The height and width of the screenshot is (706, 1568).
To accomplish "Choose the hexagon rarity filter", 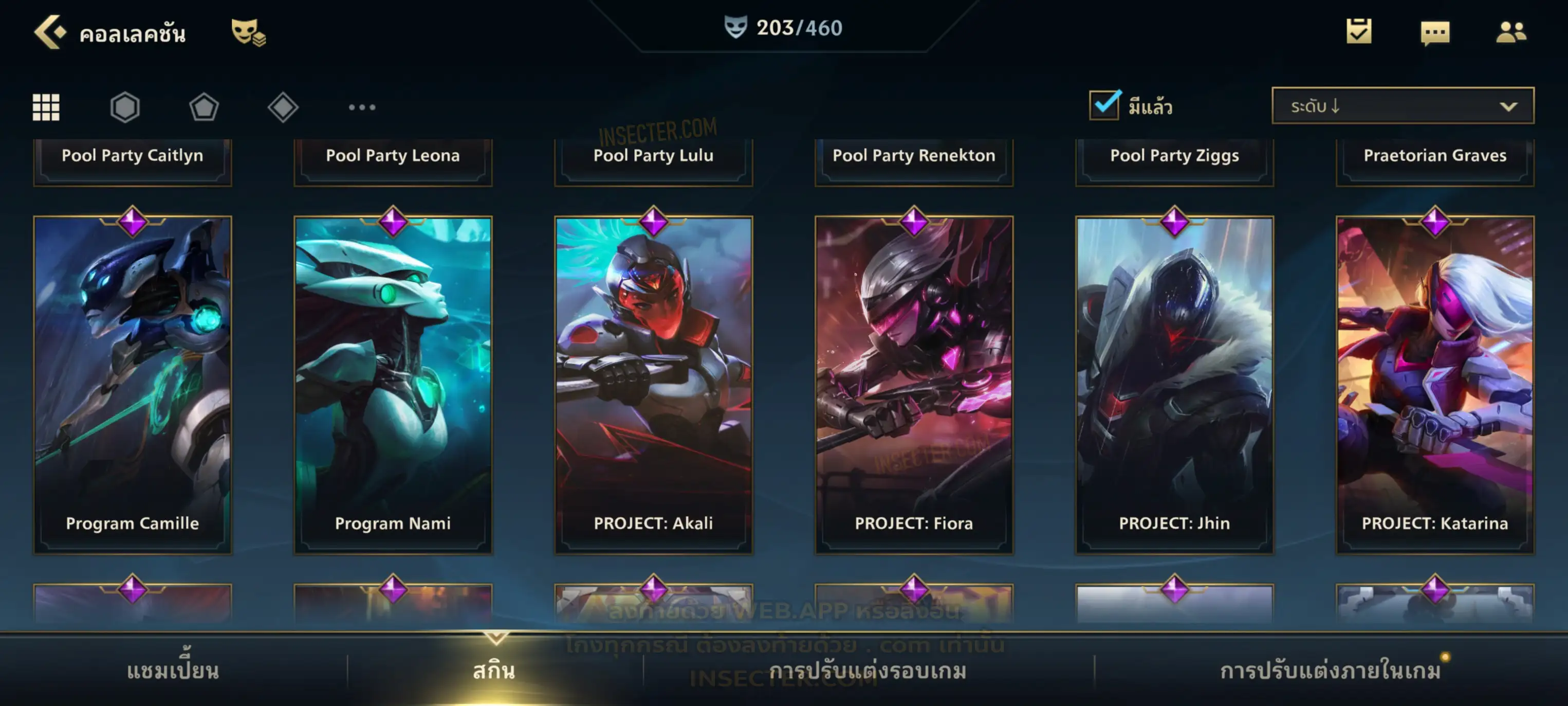I will [125, 107].
